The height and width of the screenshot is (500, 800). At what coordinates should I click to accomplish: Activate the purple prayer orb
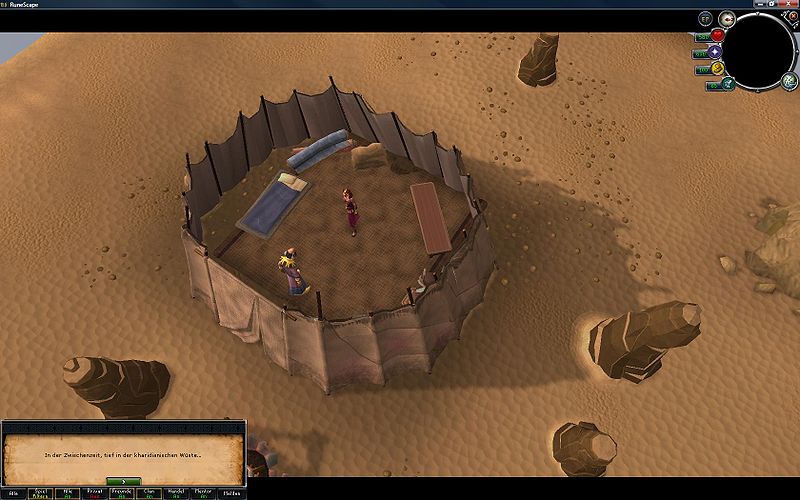pyautogui.click(x=716, y=51)
